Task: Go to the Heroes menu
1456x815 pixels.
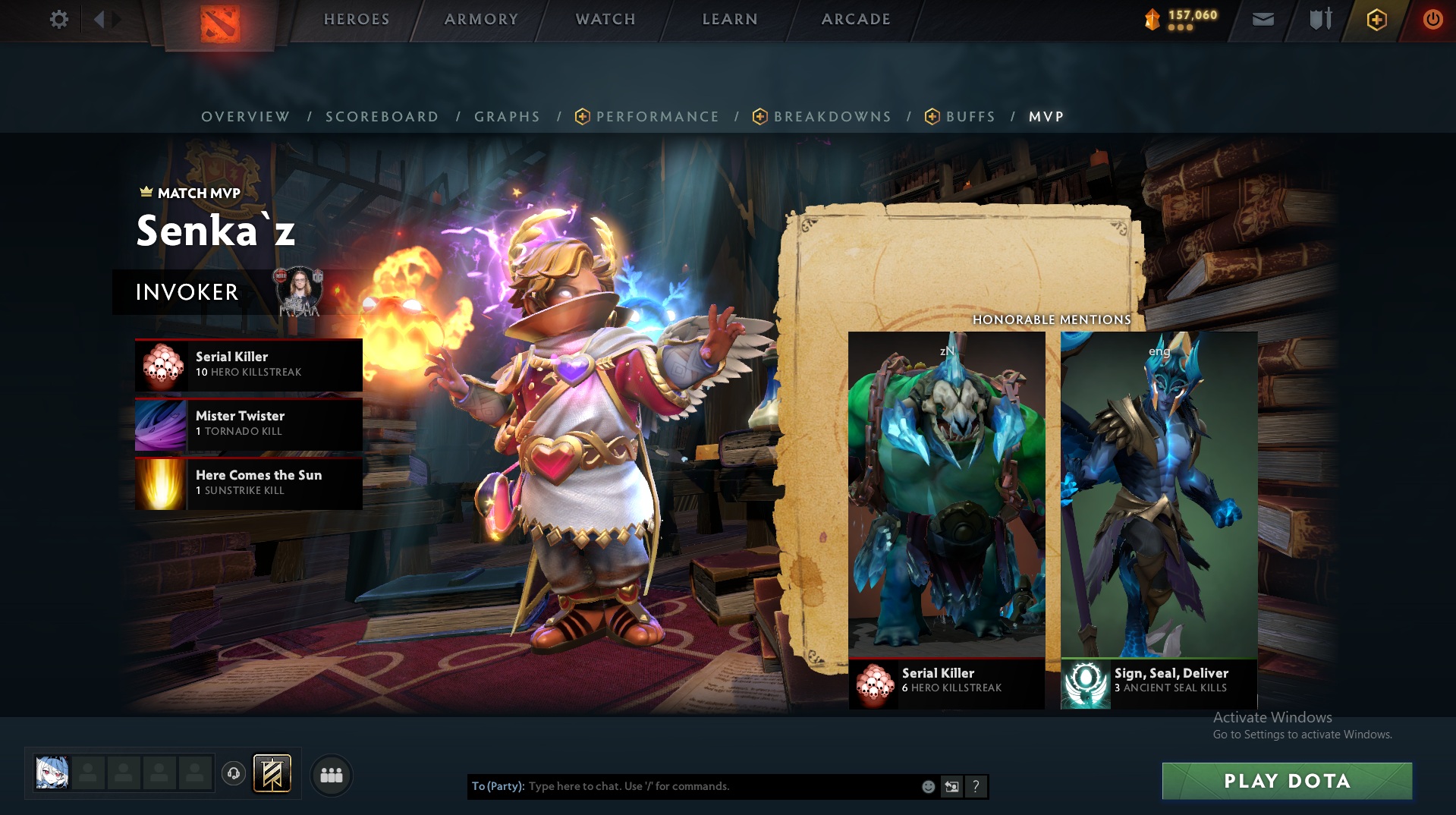Action: (x=357, y=19)
